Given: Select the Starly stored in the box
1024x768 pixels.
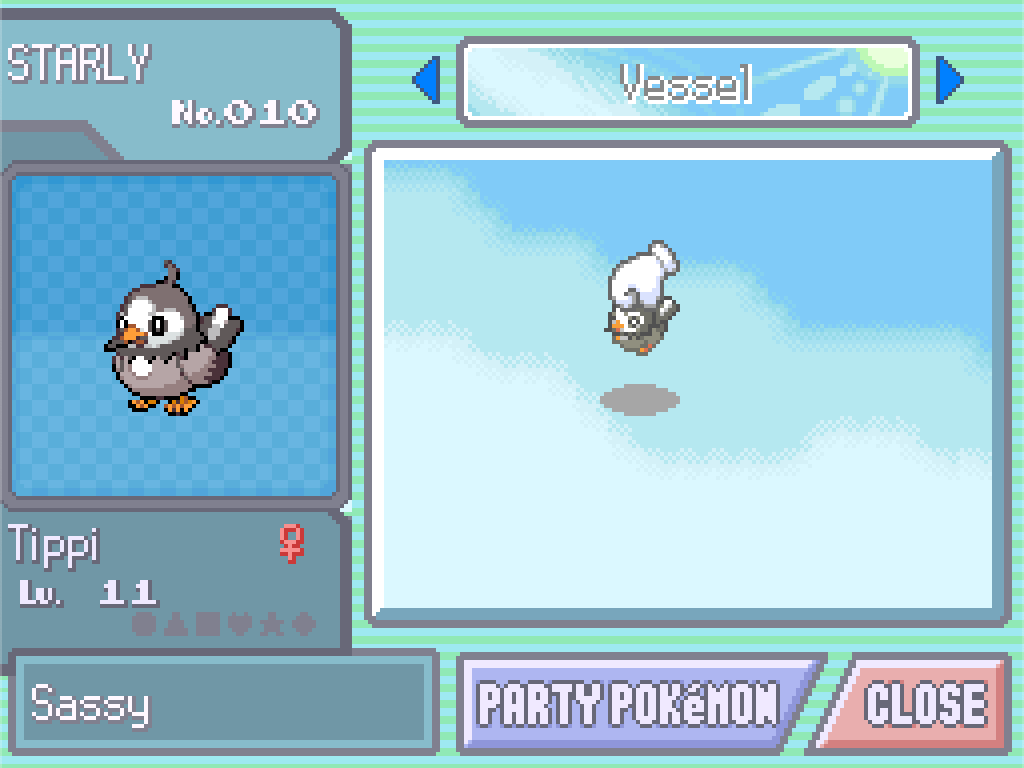Looking at the screenshot, I should click(x=641, y=300).
